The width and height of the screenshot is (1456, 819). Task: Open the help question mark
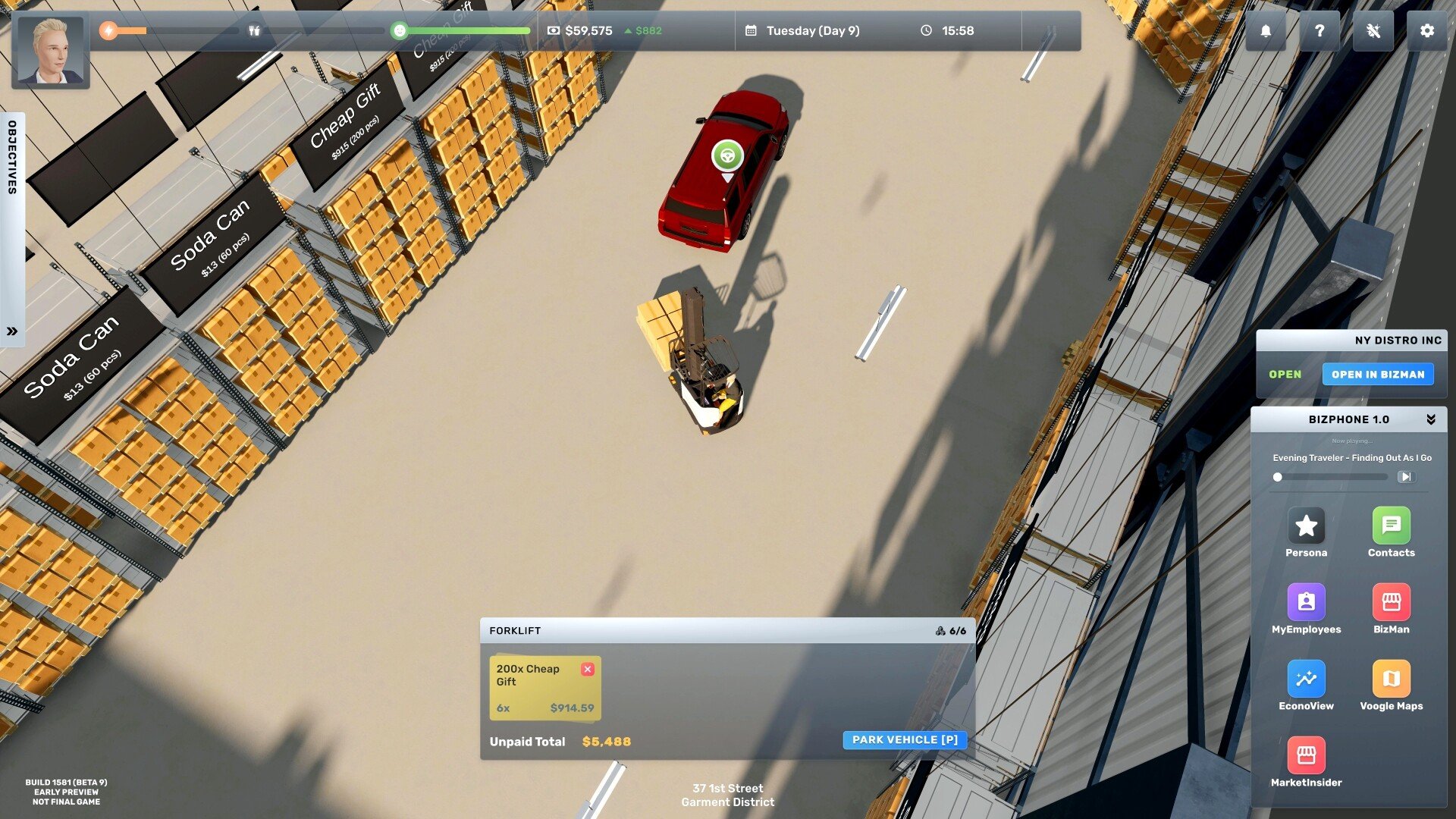[x=1319, y=31]
